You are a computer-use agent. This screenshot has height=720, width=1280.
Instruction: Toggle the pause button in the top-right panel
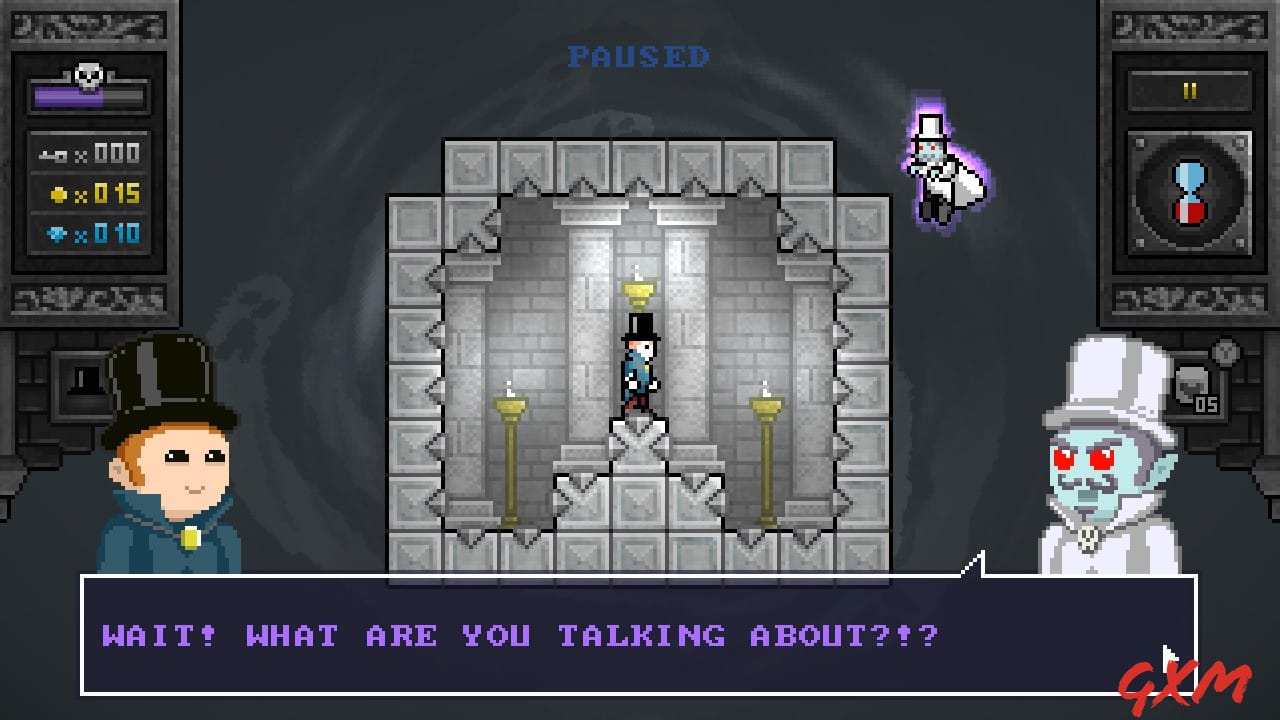point(1190,90)
